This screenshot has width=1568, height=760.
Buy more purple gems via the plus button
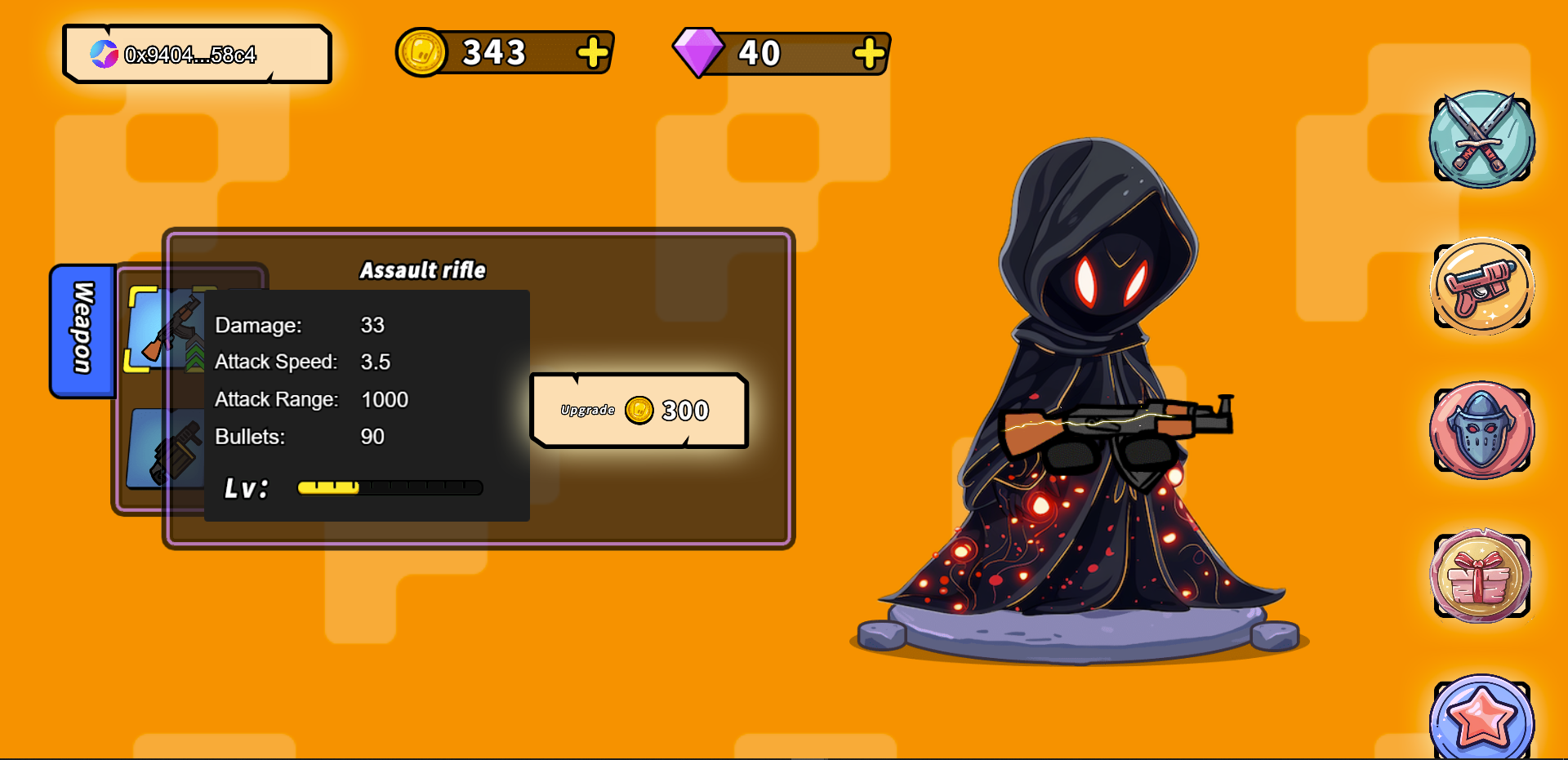tap(869, 54)
